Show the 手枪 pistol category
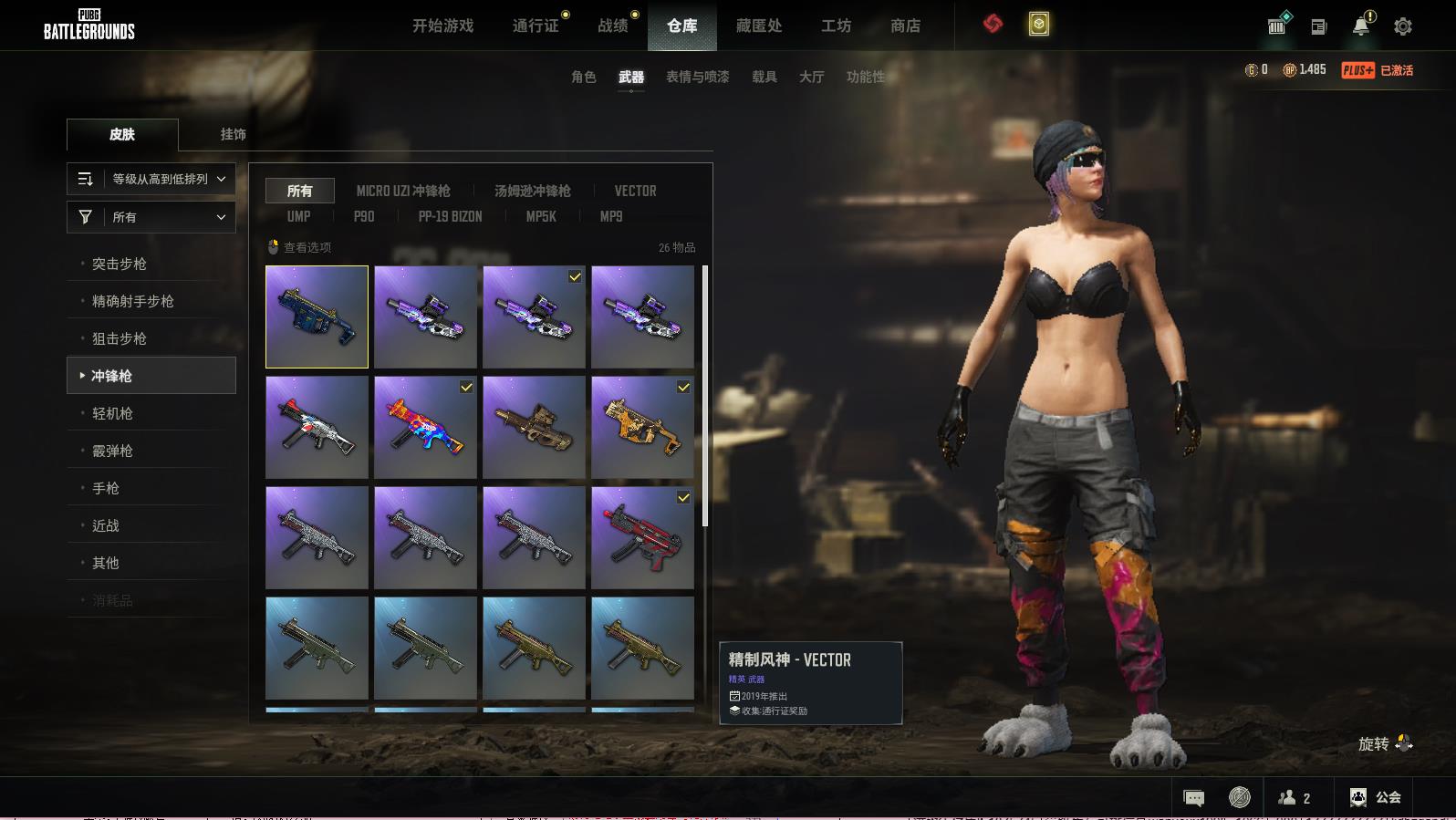This screenshot has width=1456, height=820. (106, 488)
